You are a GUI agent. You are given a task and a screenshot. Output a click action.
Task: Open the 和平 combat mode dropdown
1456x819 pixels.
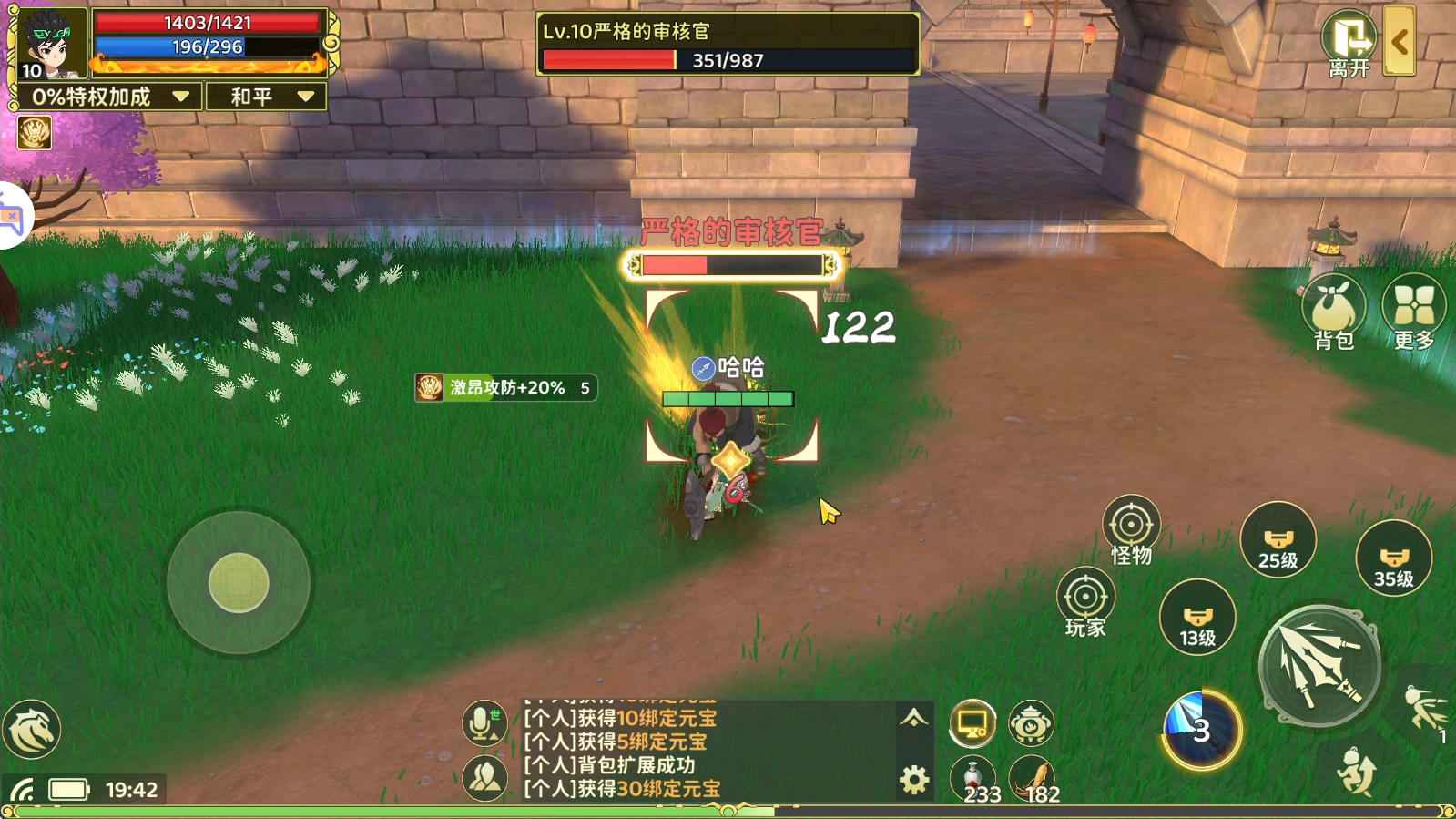click(x=267, y=97)
